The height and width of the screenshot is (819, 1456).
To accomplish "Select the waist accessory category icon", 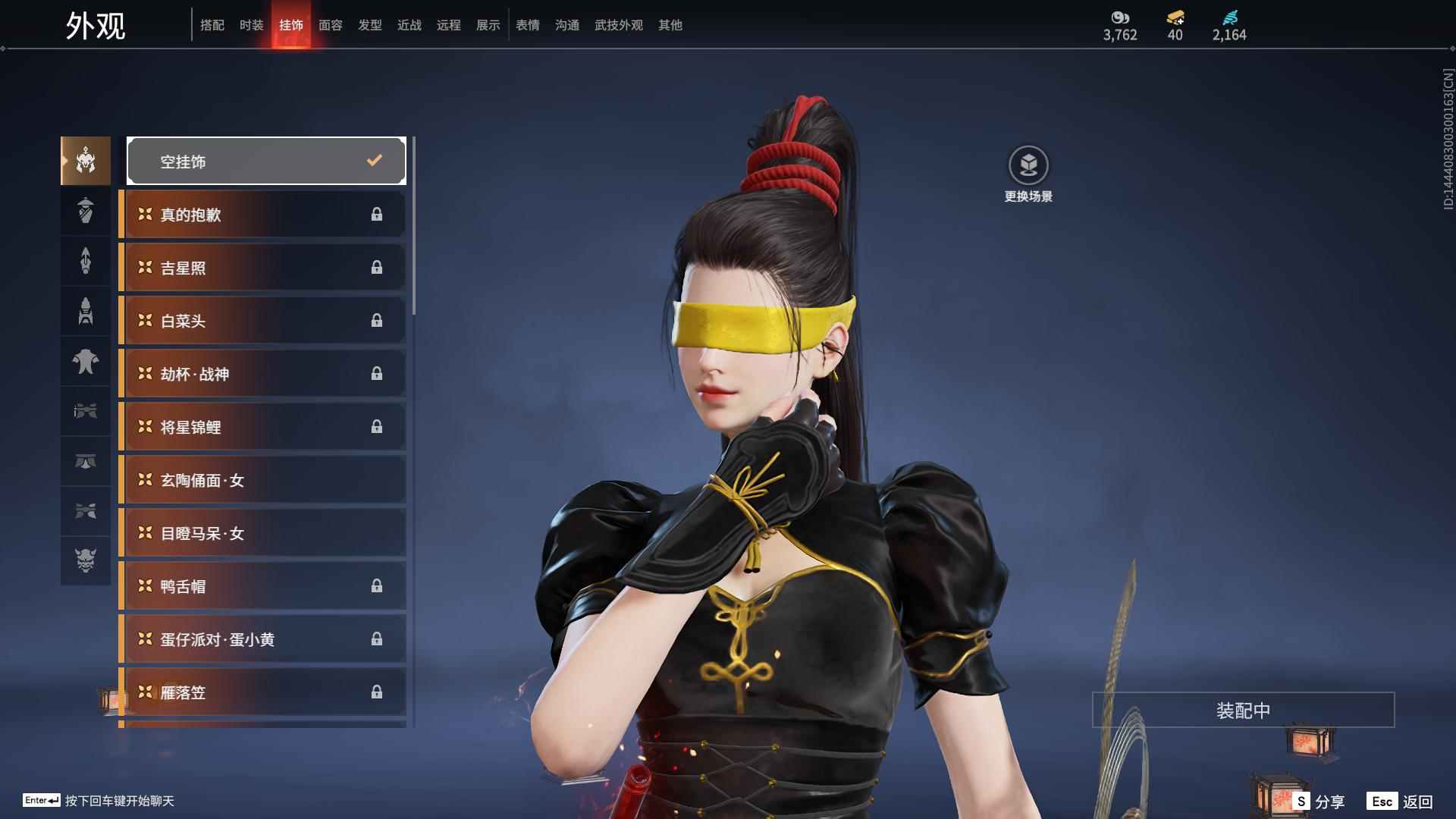I will [x=86, y=463].
